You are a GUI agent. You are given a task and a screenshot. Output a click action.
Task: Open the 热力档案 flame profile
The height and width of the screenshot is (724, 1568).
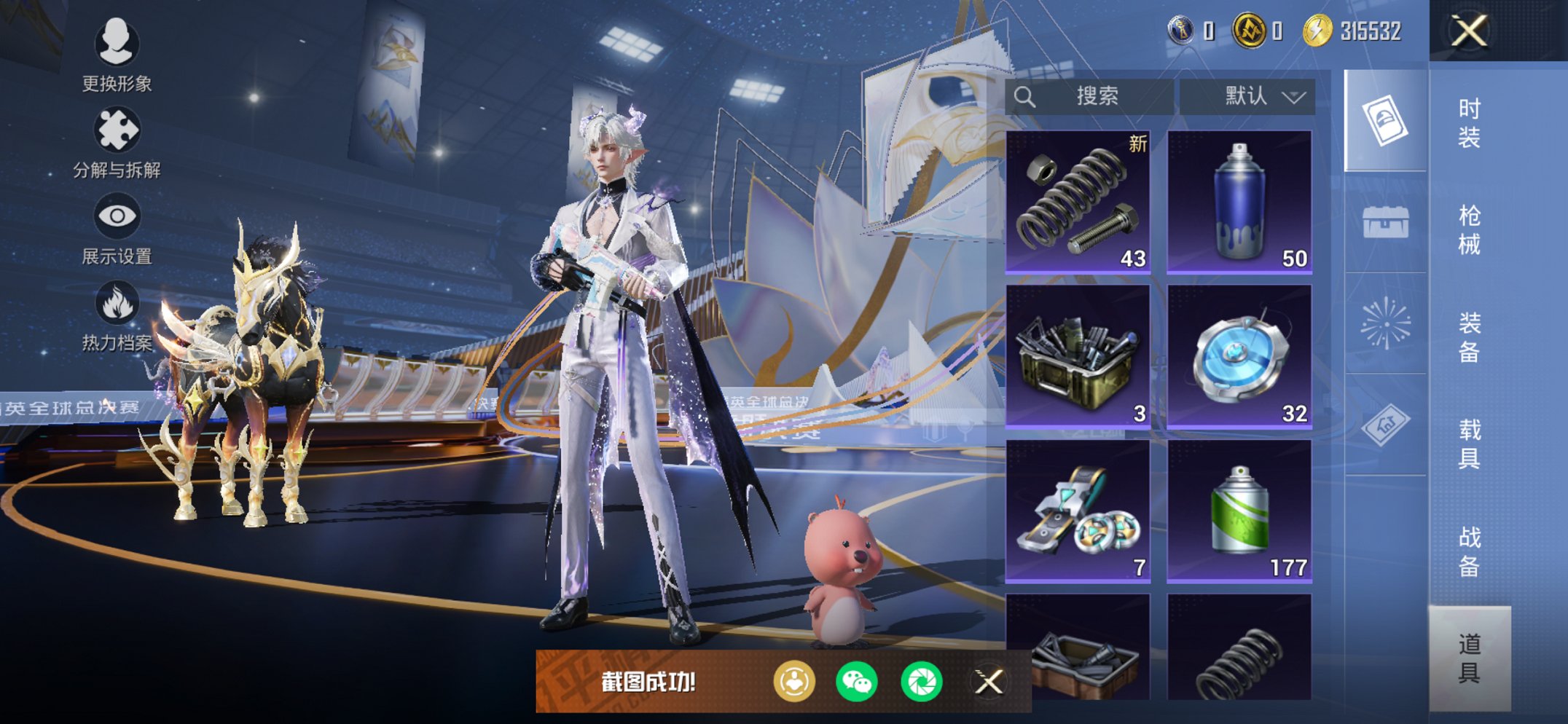coord(117,316)
